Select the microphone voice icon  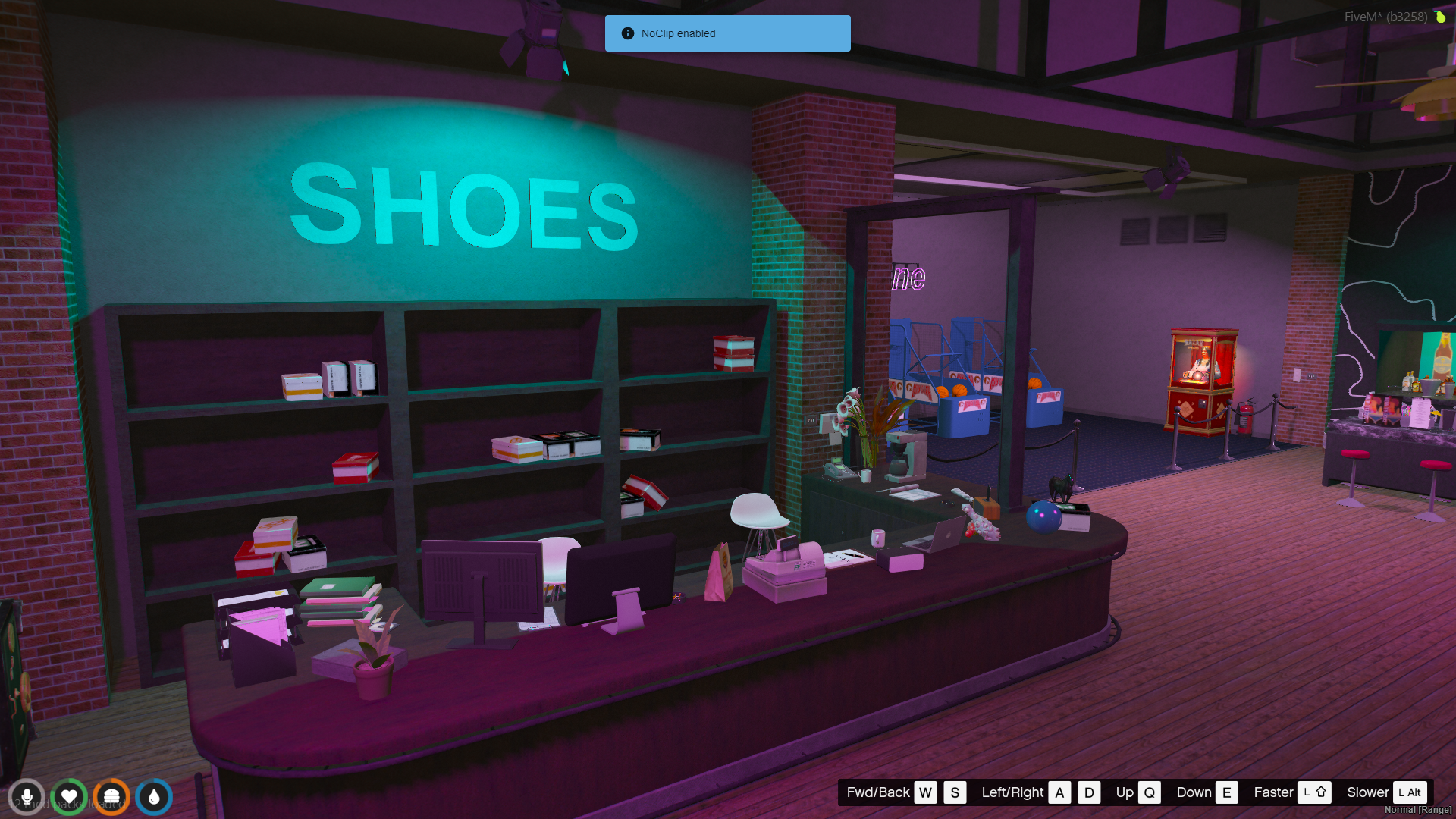[27, 797]
